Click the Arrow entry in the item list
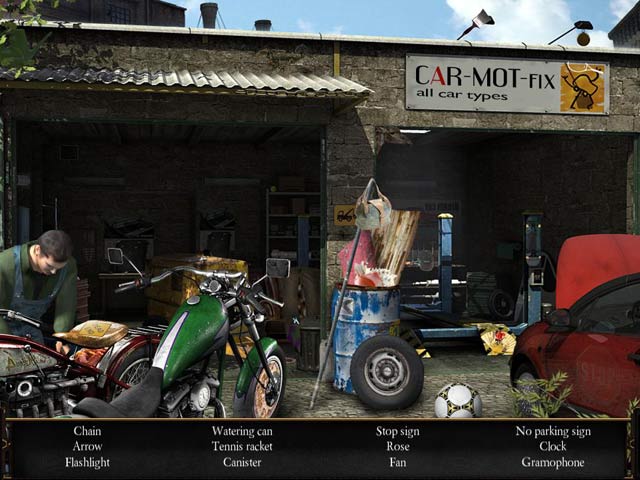This screenshot has width=640, height=480. (x=87, y=446)
